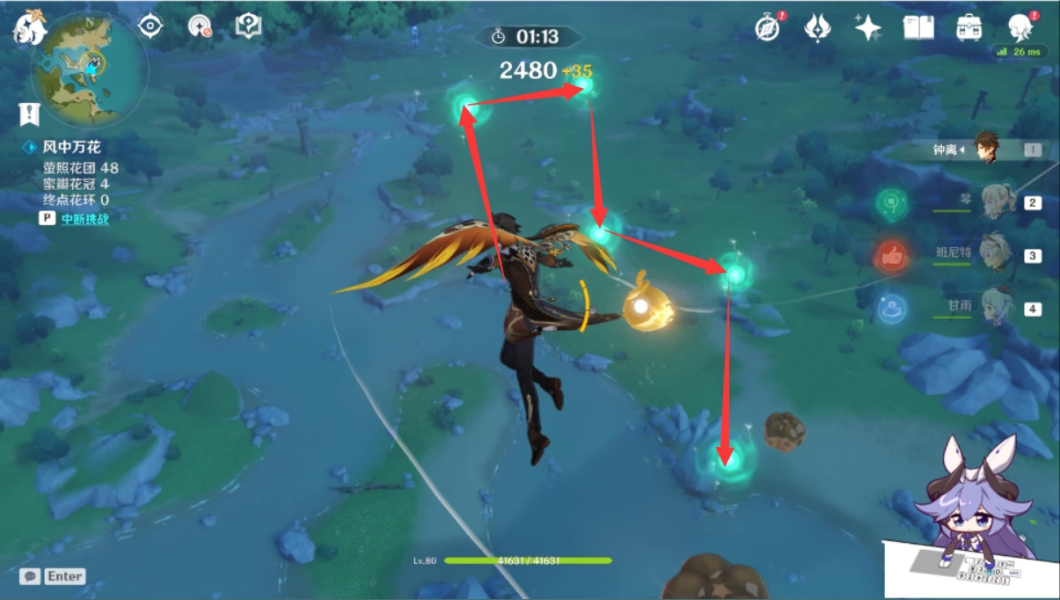Click 中断挑战 to abort the challenge
Screen dimensions: 1060x600
(84, 218)
